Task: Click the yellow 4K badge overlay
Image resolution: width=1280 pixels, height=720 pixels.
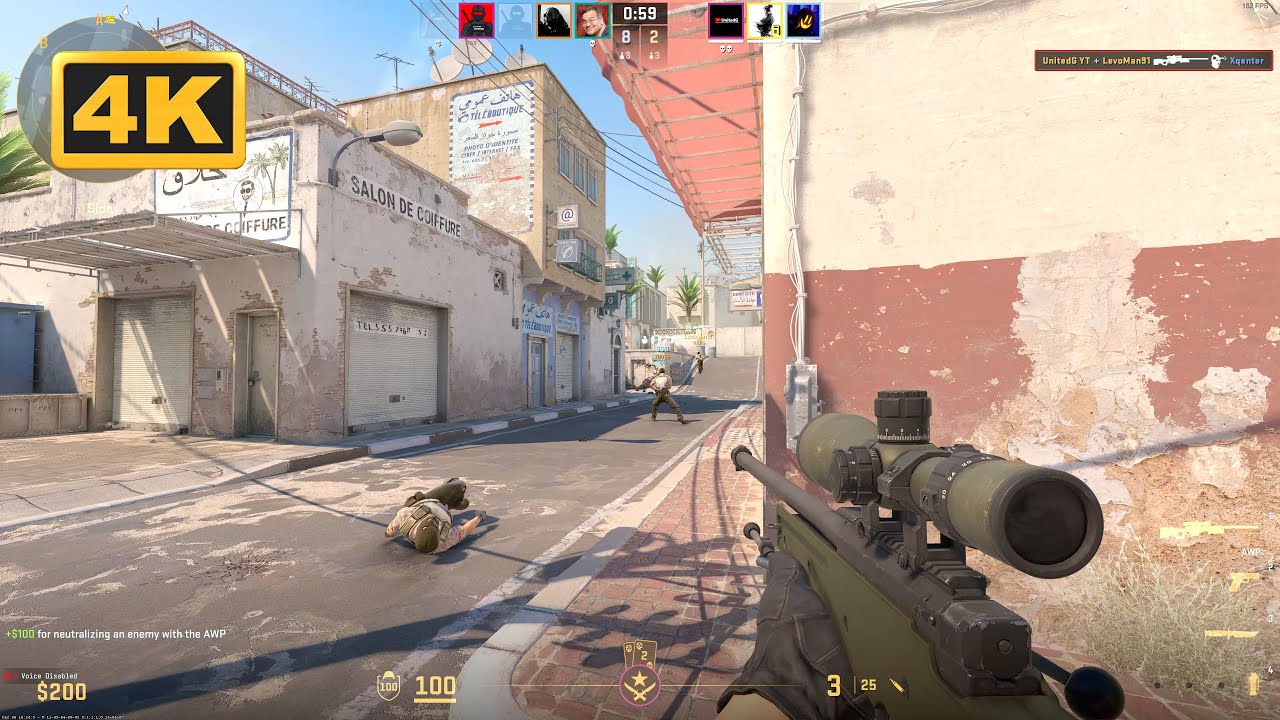Action: [148, 112]
